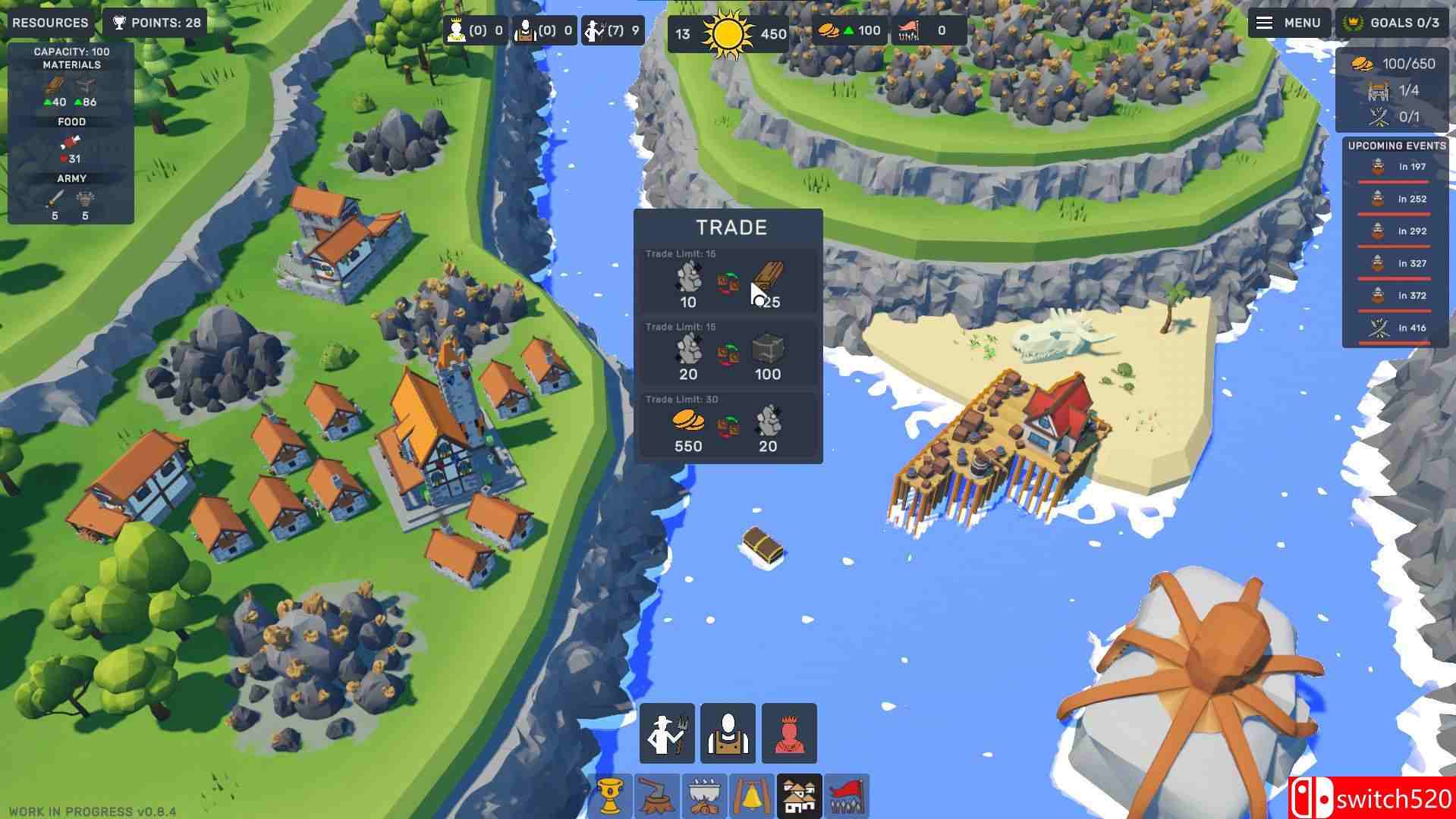Open the golden goblet panel
Screen dimensions: 1456x819
(612, 795)
